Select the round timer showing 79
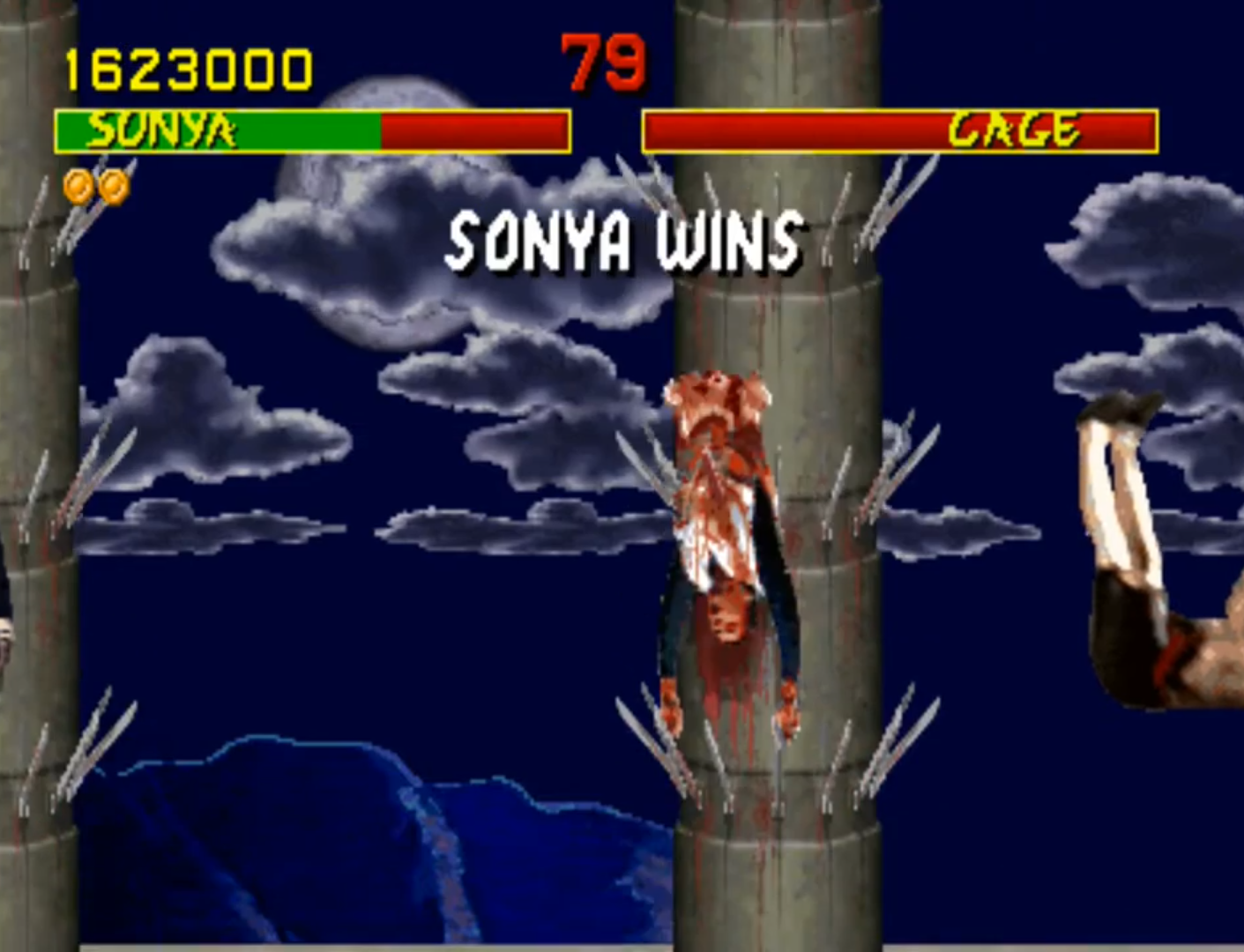The width and height of the screenshot is (1244, 952). coord(603,63)
